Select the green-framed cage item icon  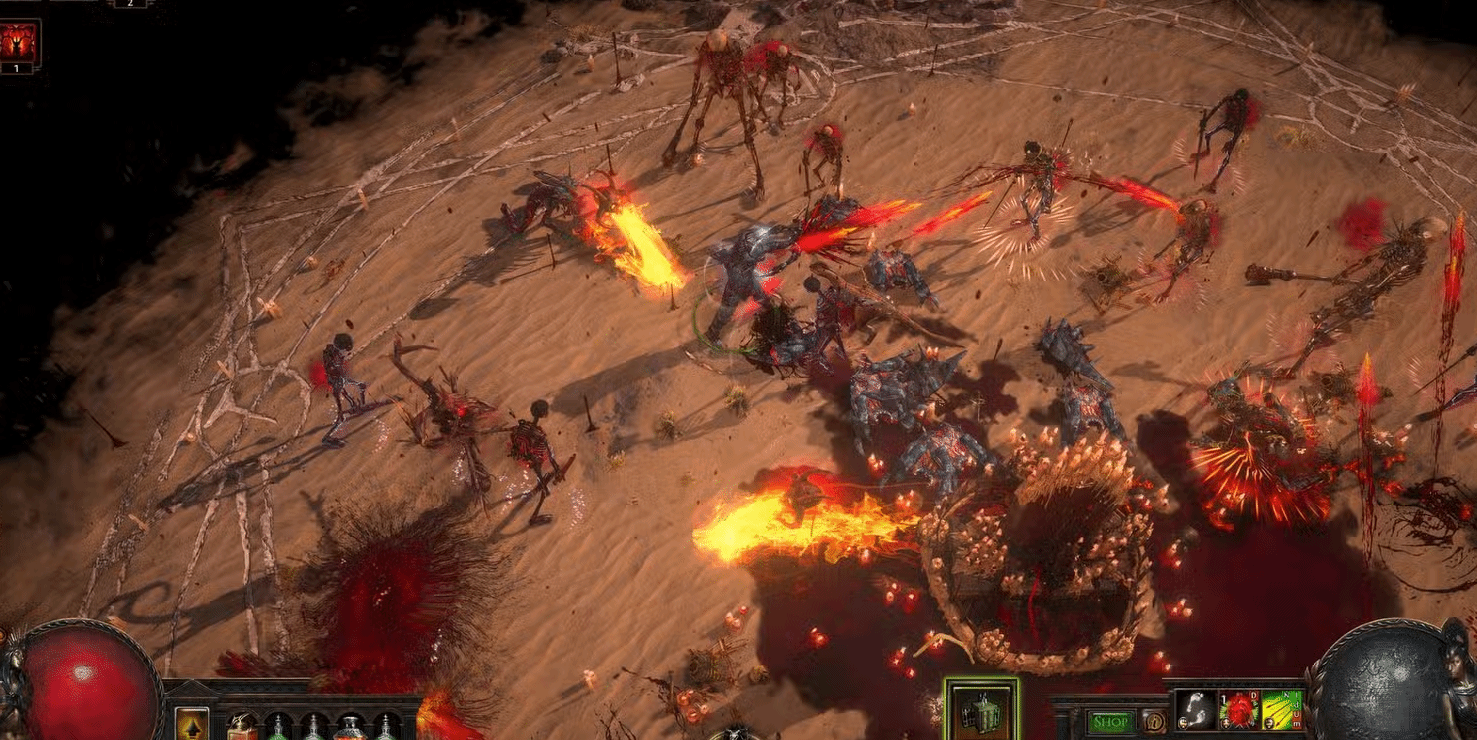981,710
